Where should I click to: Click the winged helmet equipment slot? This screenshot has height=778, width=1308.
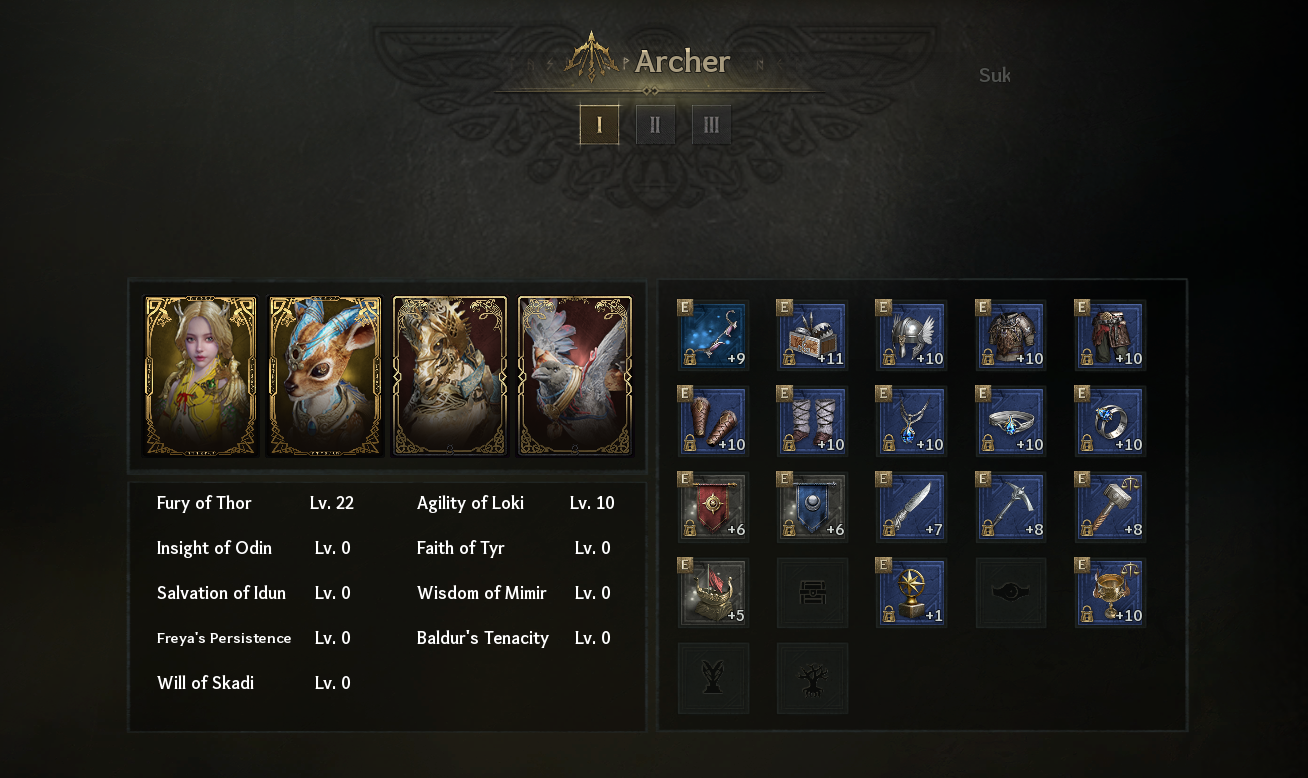(911, 336)
